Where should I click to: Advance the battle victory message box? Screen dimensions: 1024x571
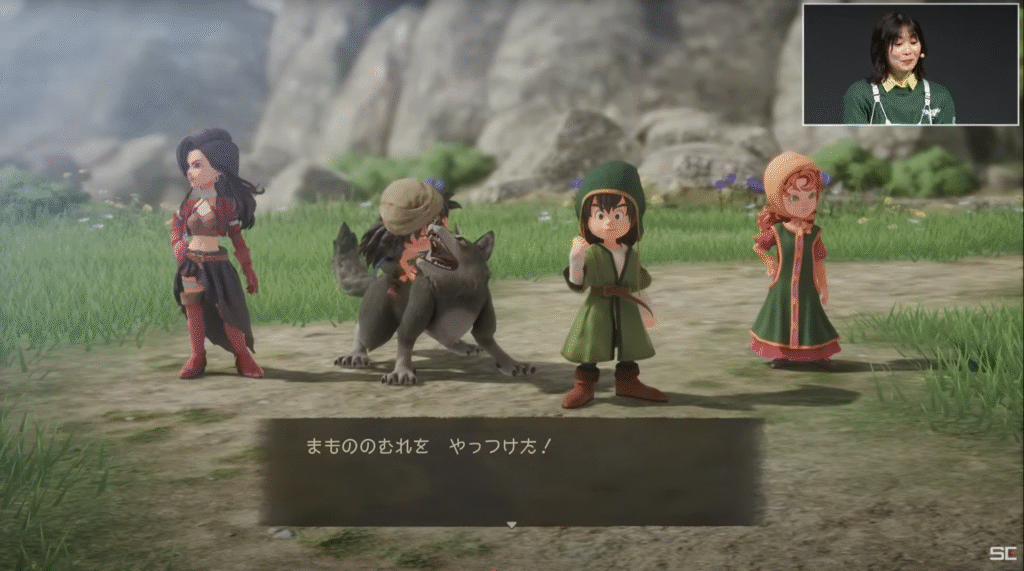(511, 470)
